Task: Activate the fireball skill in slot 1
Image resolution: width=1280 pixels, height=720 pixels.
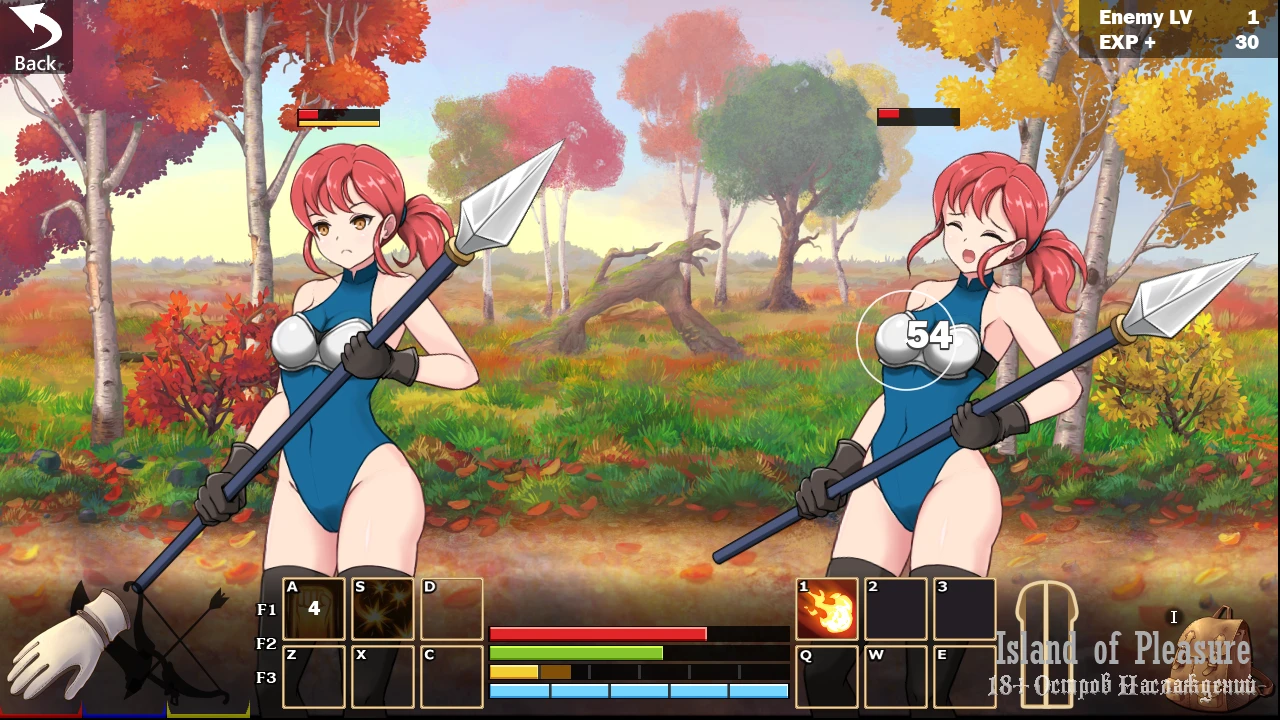Action: pos(827,609)
